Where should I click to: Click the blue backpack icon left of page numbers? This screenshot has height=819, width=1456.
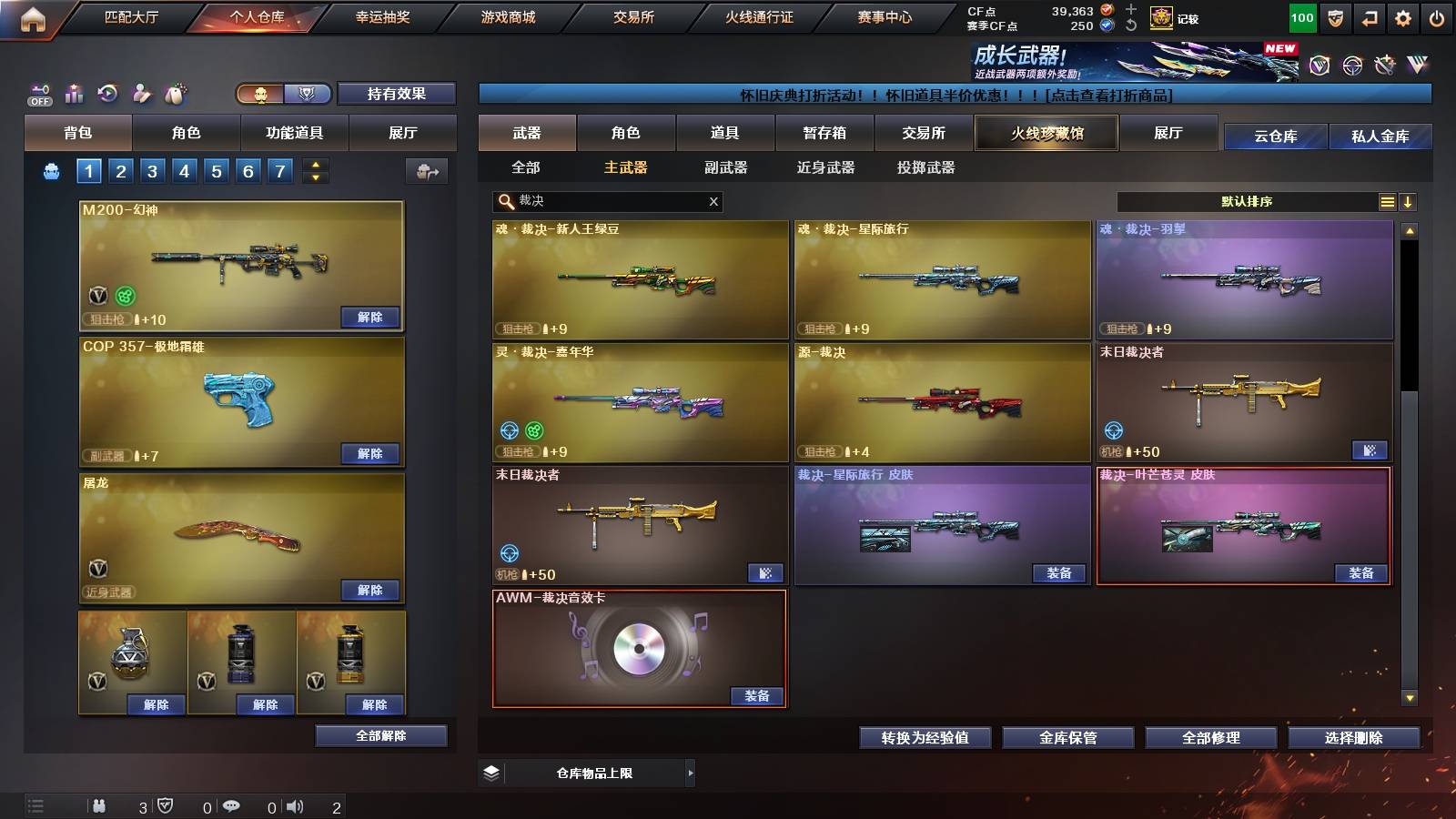(50, 170)
